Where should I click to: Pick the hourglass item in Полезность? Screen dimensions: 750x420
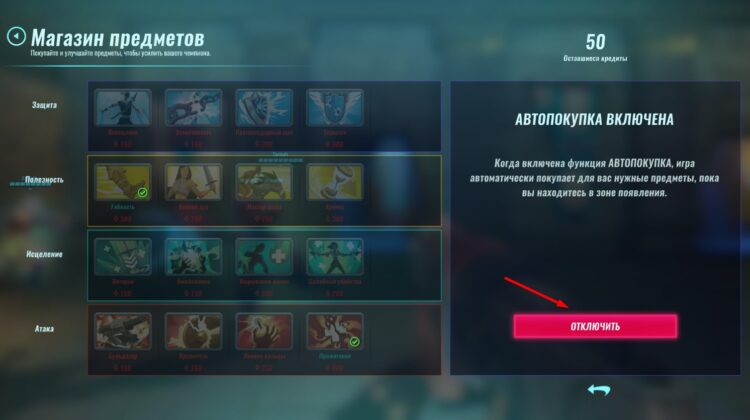(335, 182)
